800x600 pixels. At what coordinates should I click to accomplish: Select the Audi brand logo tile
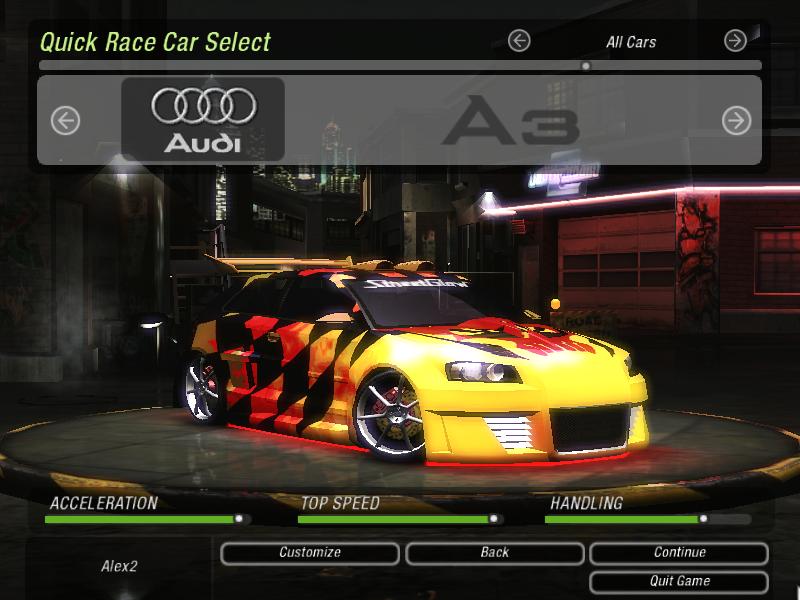click(x=203, y=119)
